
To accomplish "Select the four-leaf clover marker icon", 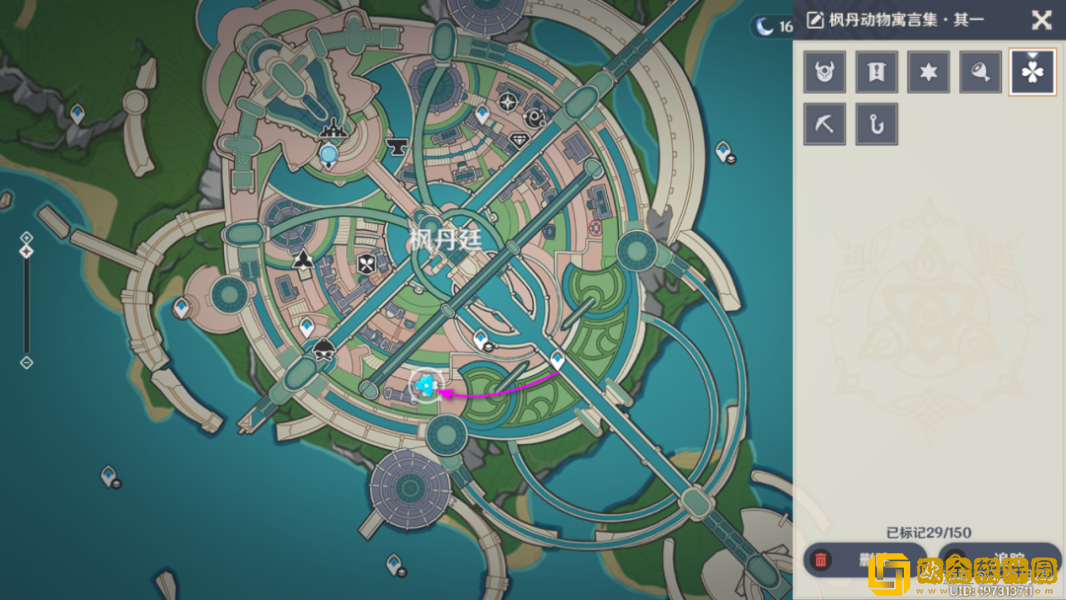I will 1033,72.
